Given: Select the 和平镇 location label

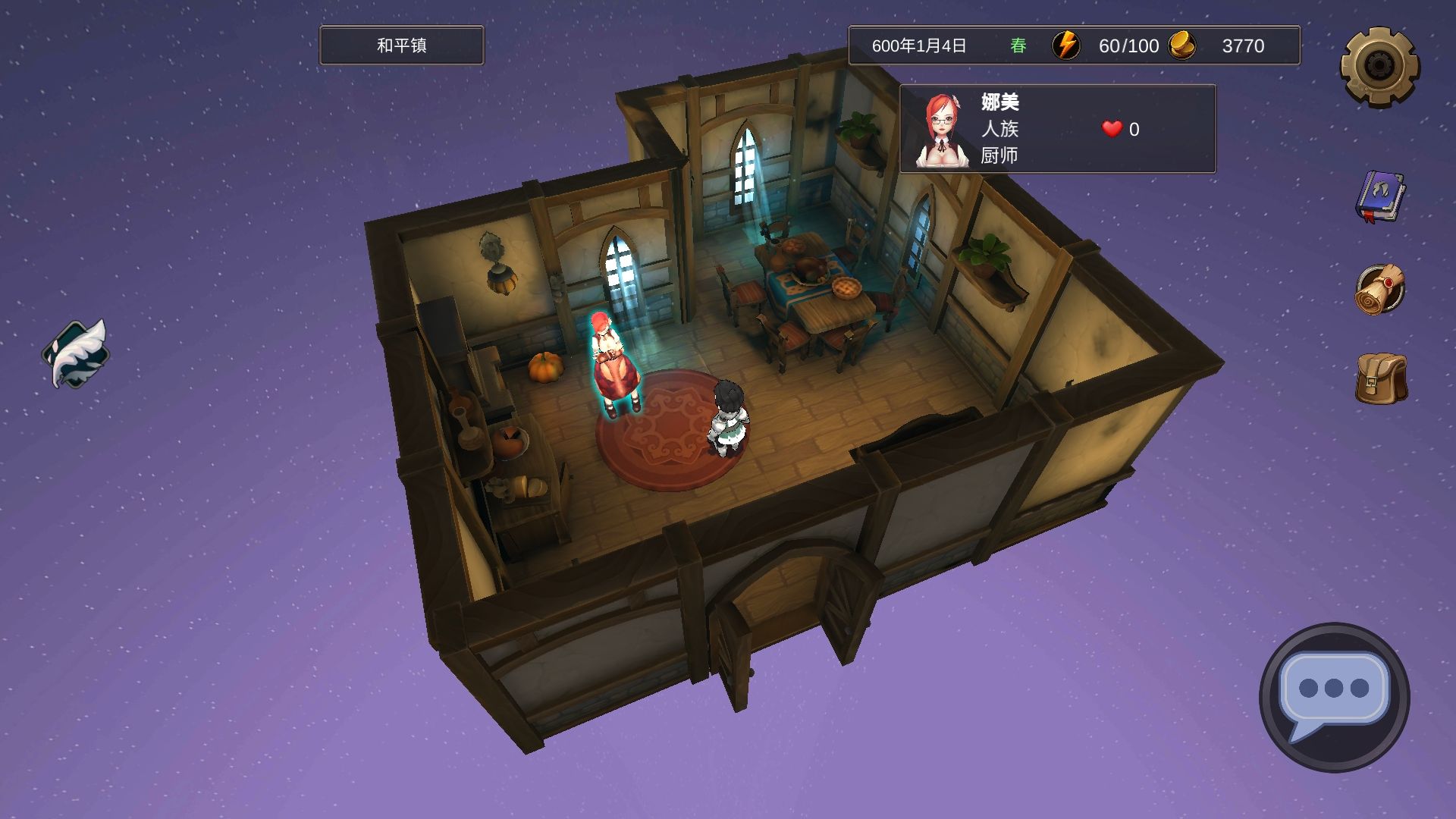Looking at the screenshot, I should (x=401, y=45).
